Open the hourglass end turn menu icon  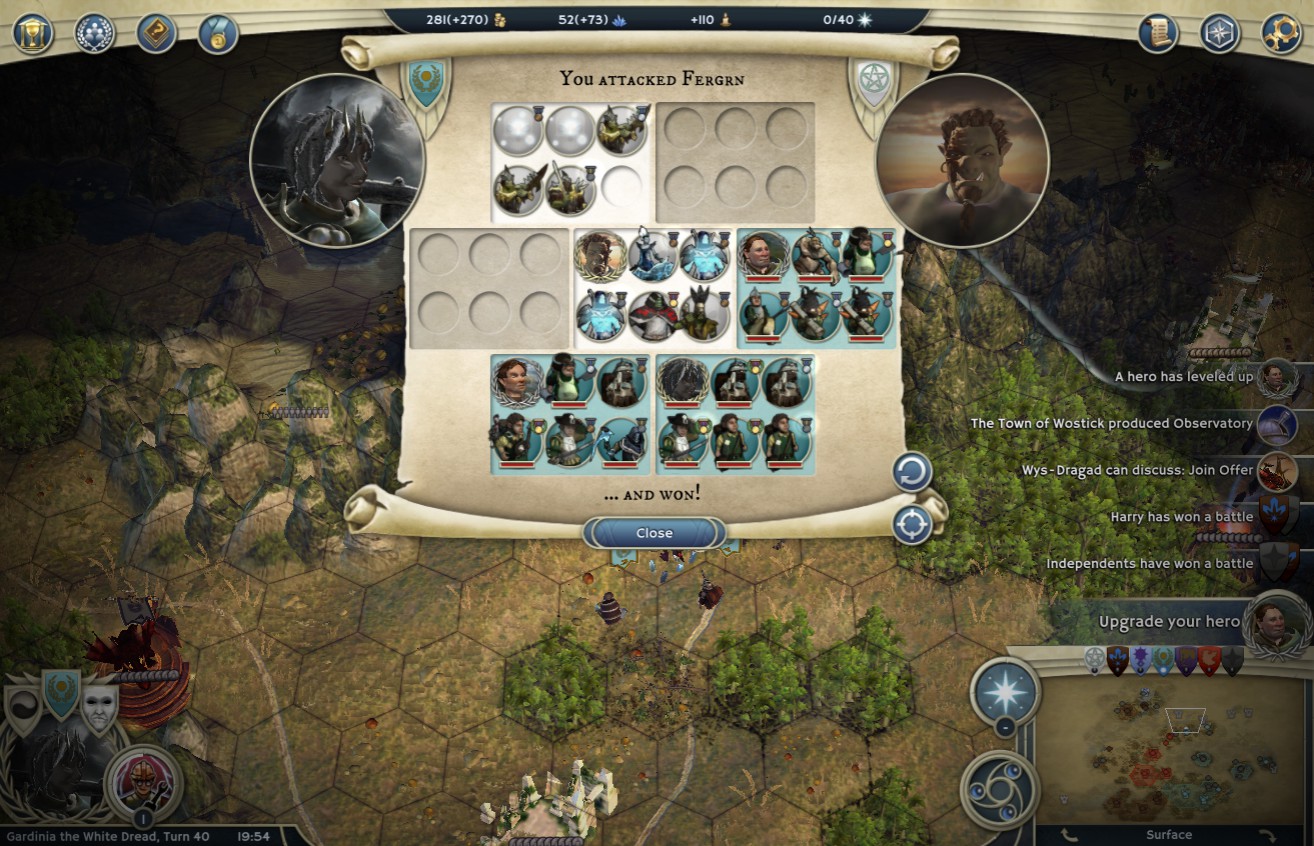click(x=33, y=33)
